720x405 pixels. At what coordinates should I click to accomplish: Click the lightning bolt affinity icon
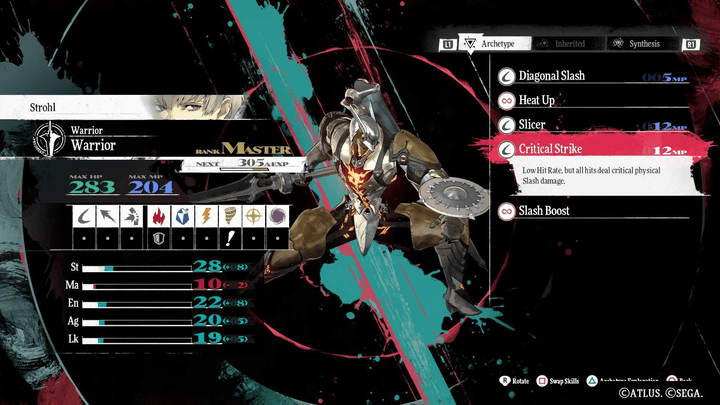[206, 217]
